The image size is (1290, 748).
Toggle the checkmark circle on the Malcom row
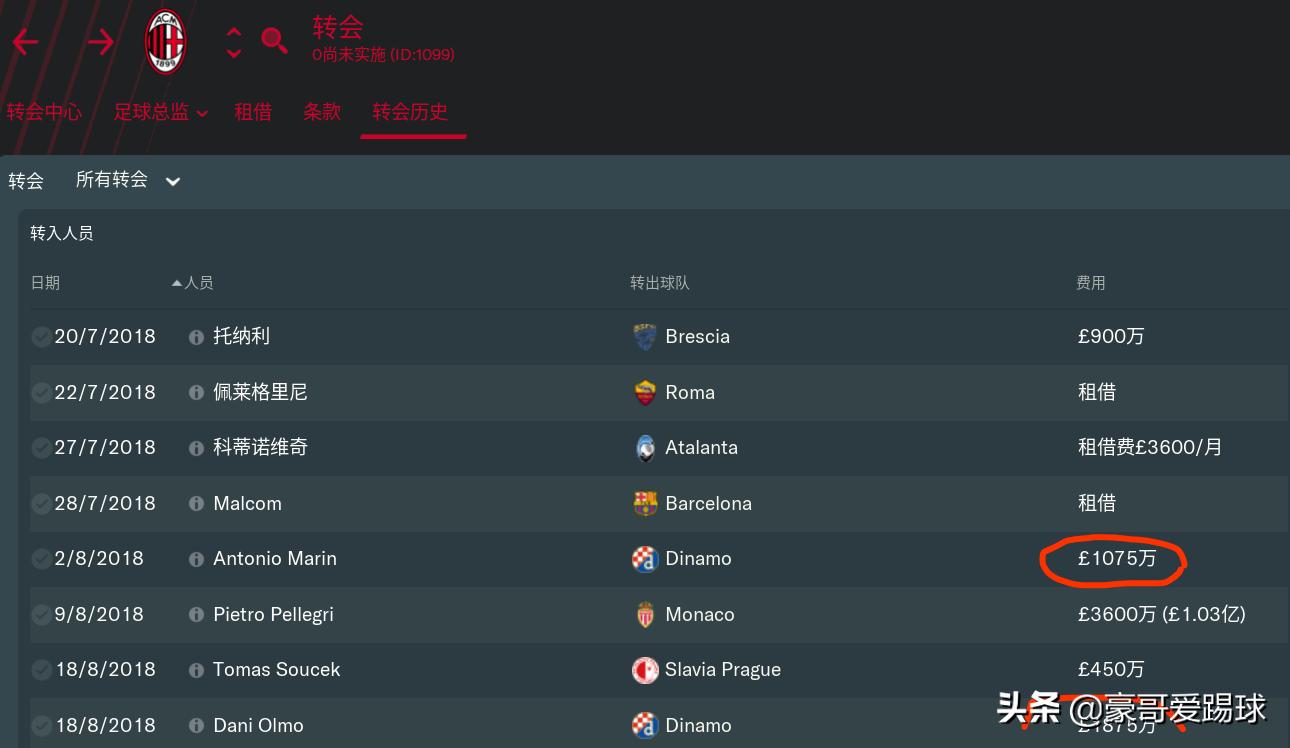pyautogui.click(x=41, y=503)
